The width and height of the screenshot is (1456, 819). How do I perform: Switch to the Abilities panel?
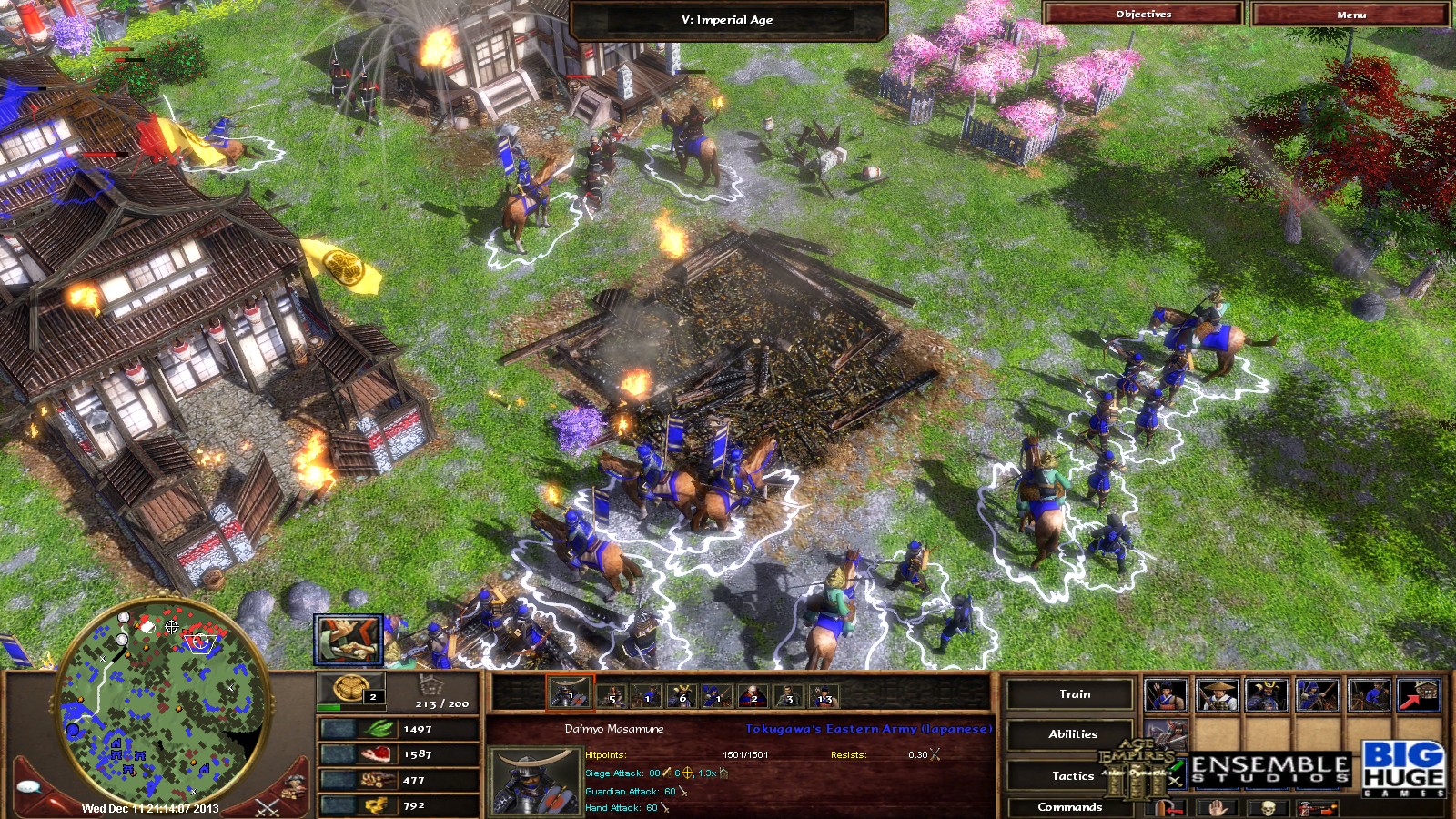pyautogui.click(x=1072, y=734)
